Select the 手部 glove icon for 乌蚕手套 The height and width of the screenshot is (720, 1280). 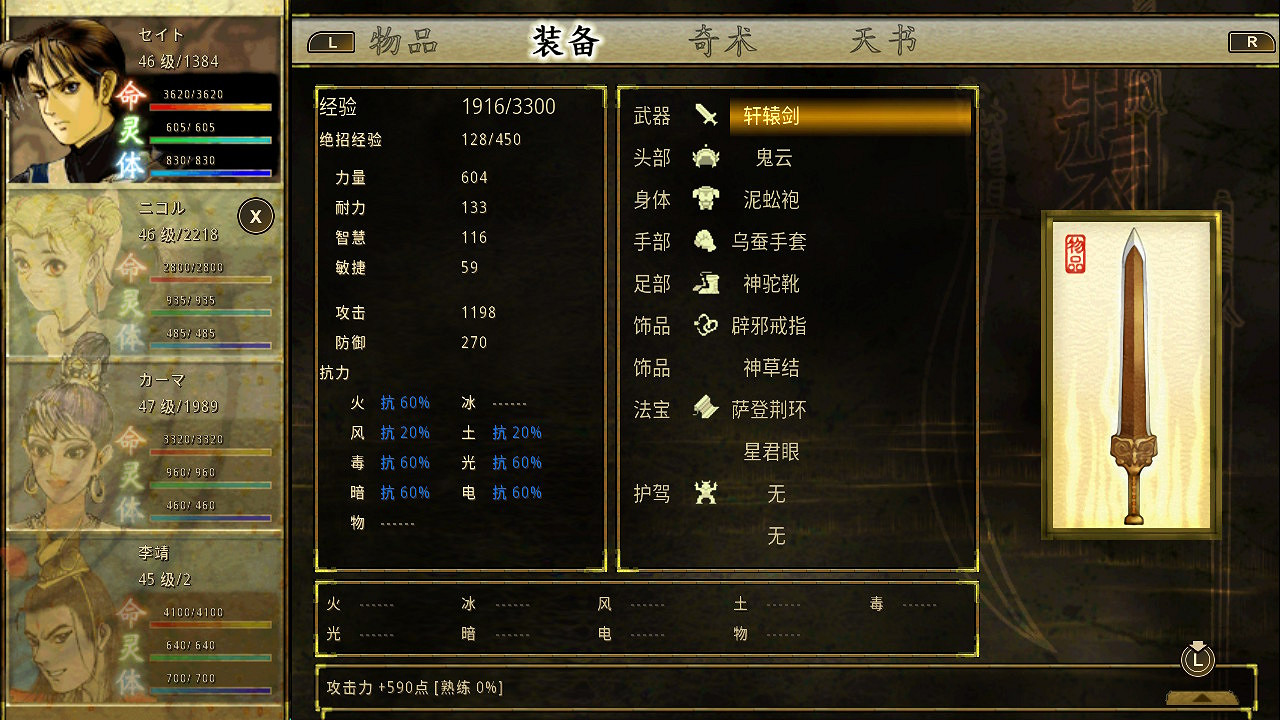[707, 241]
